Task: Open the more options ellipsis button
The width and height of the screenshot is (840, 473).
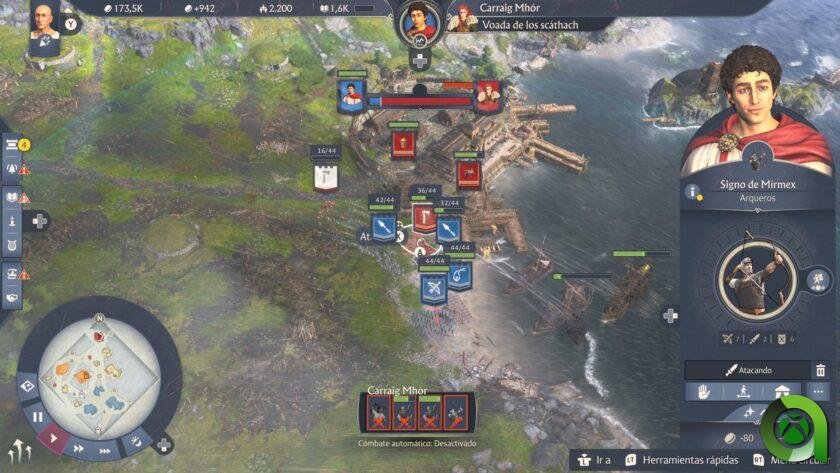Action: click(821, 391)
